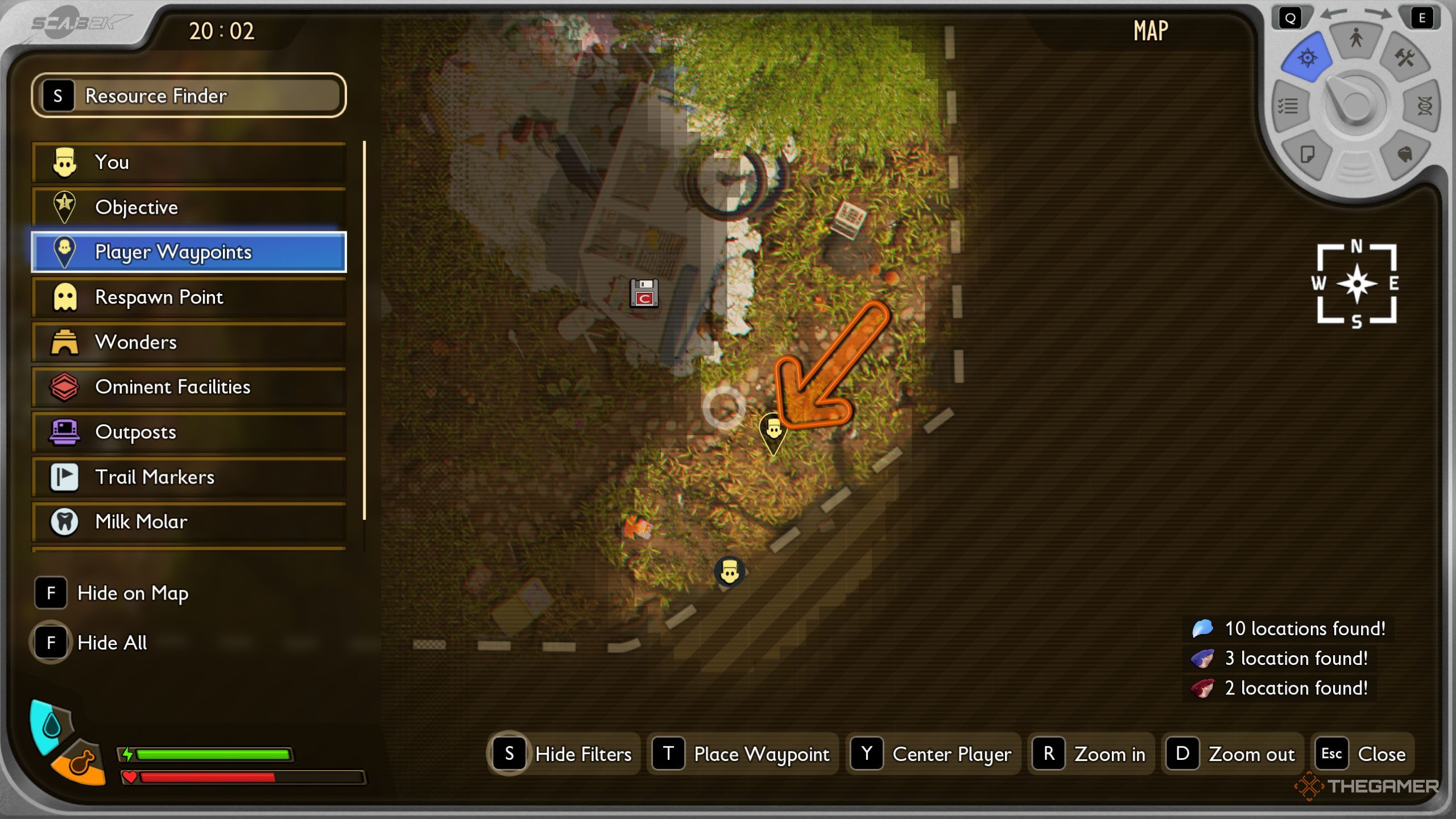Click the Respawn Point ghost icon
This screenshot has height=819, width=1456.
(x=64, y=297)
